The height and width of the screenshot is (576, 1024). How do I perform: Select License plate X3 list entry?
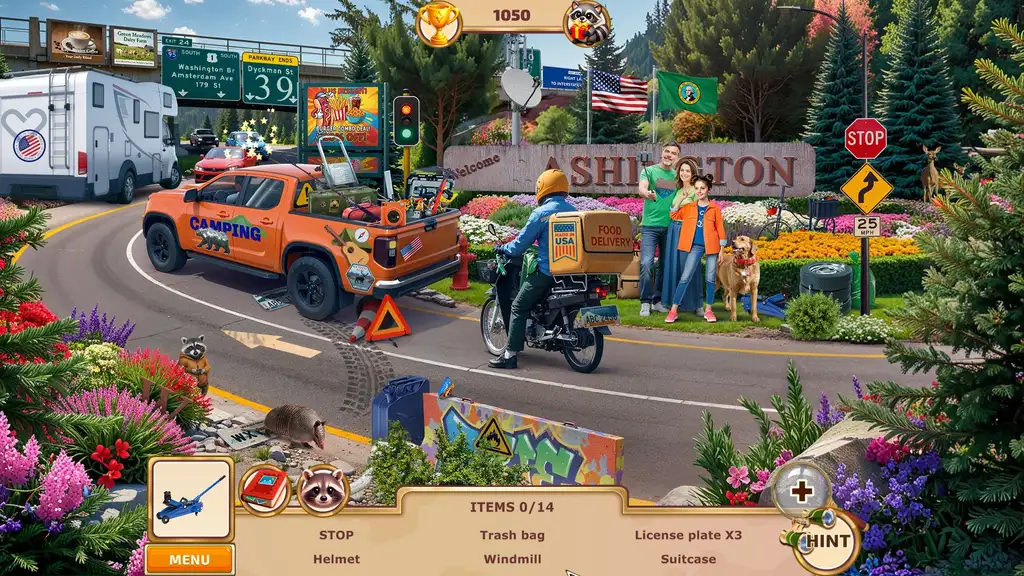[688, 535]
